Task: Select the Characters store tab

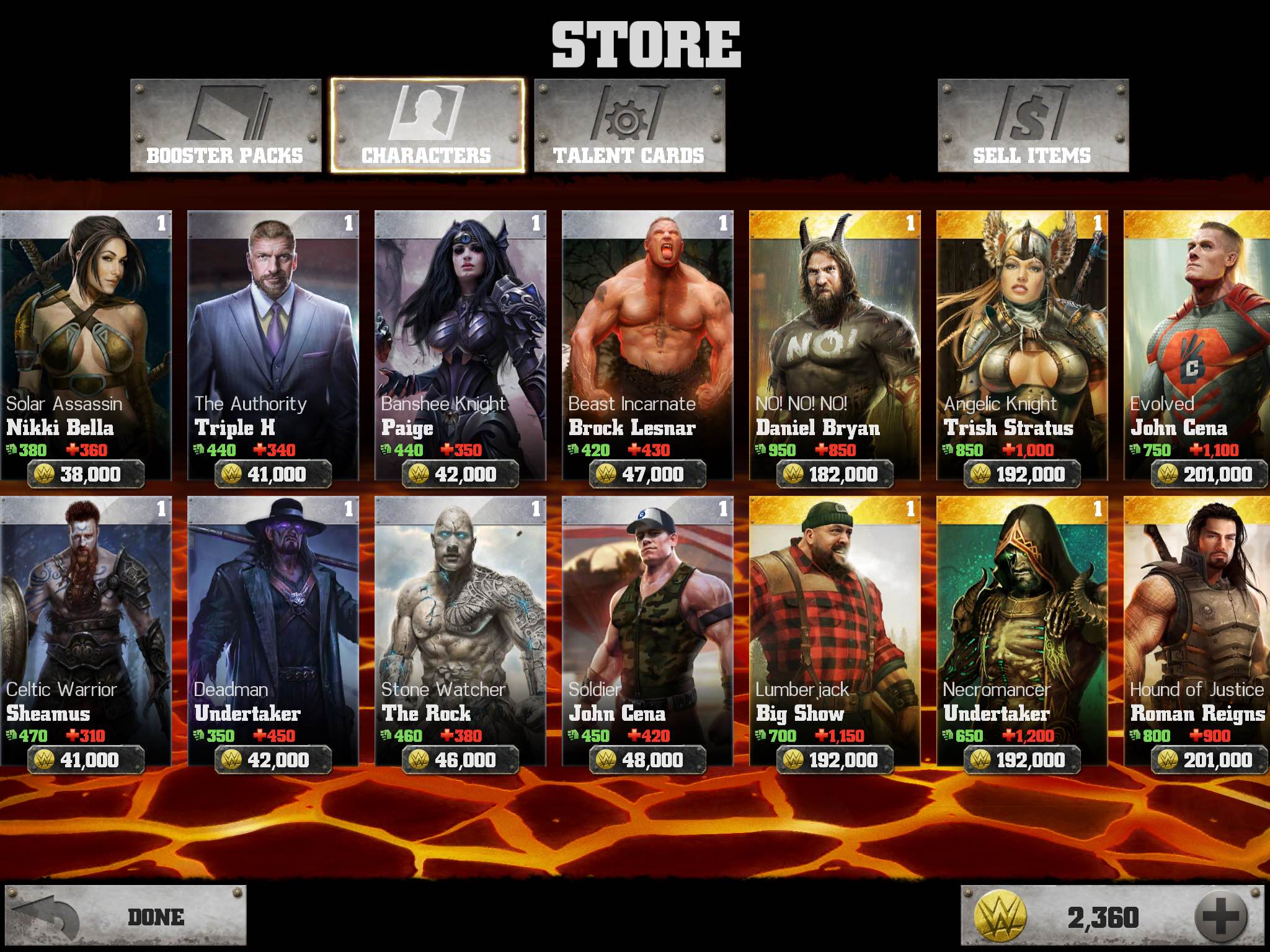Action: click(427, 126)
